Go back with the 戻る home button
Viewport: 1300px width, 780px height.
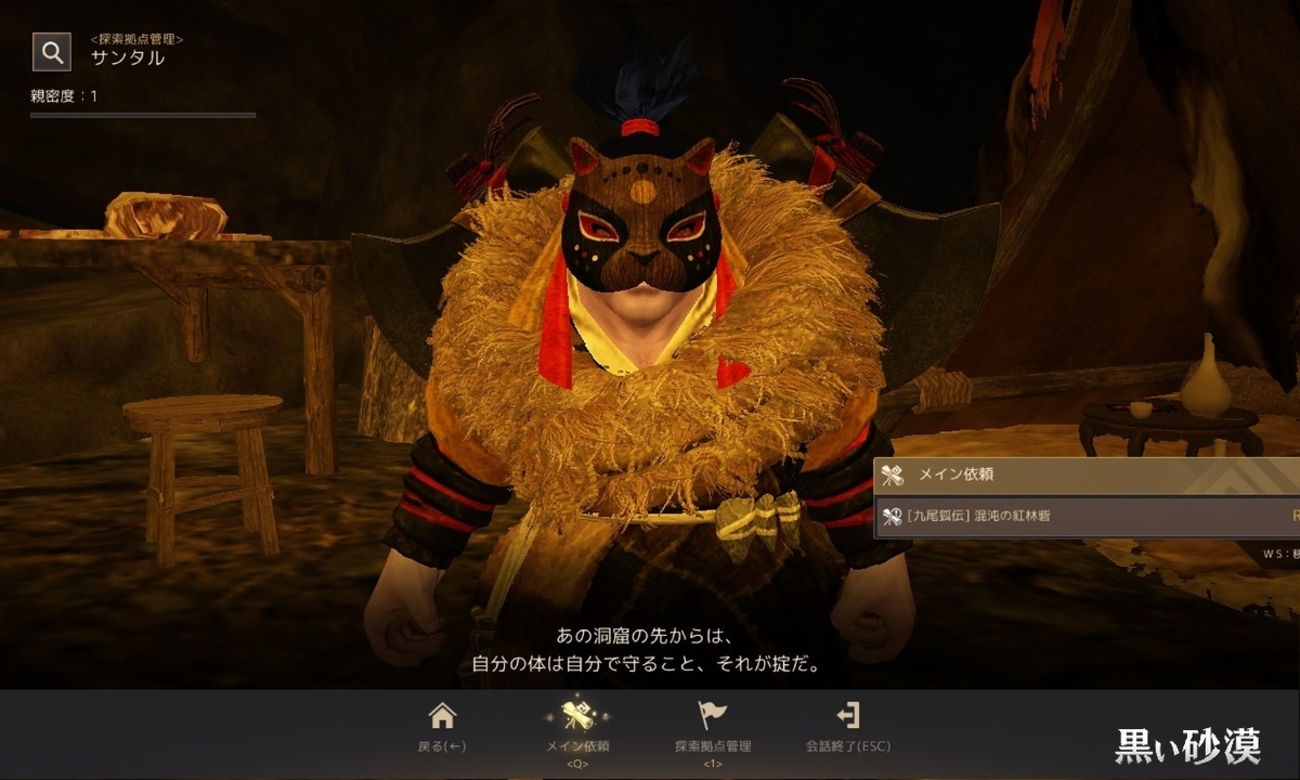point(441,726)
